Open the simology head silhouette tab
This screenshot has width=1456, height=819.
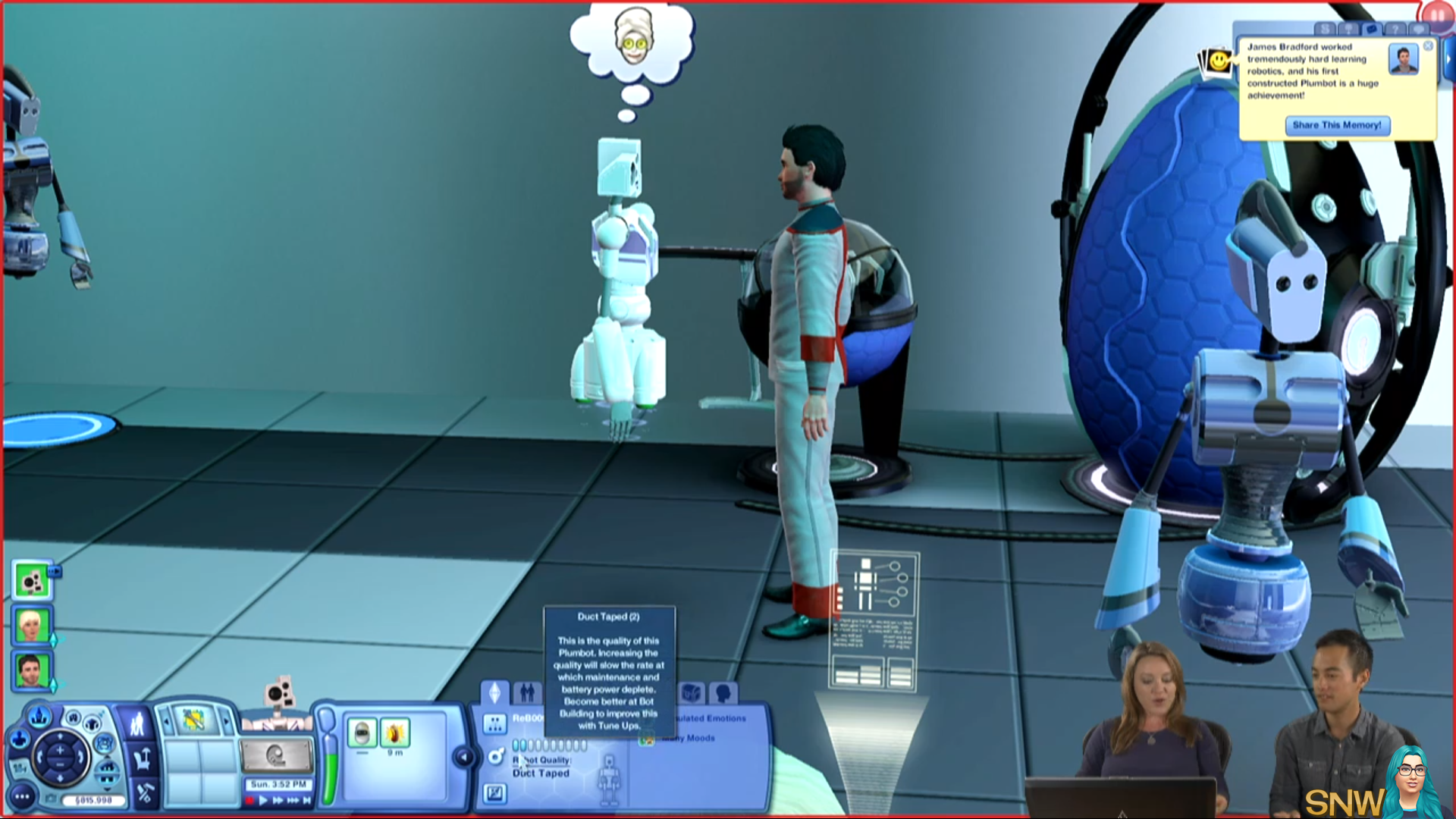click(x=723, y=692)
